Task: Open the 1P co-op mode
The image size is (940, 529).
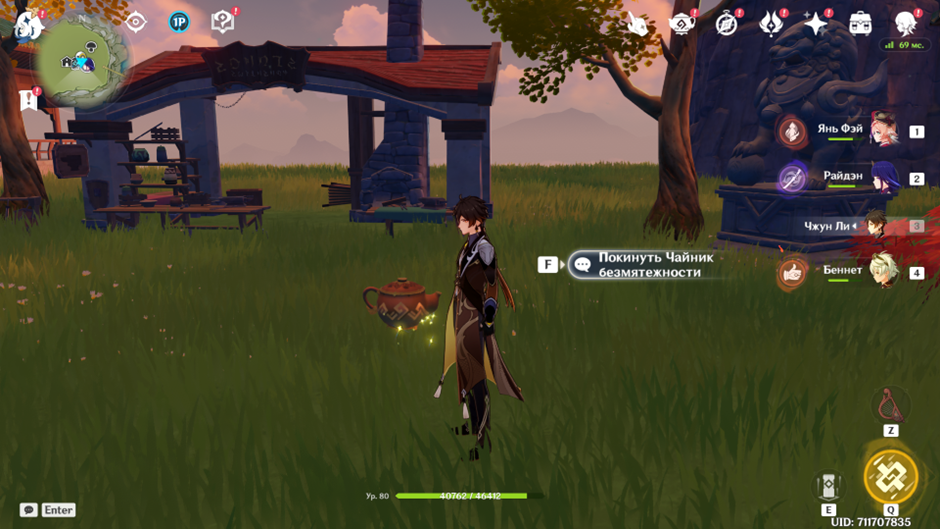Action: pyautogui.click(x=179, y=22)
